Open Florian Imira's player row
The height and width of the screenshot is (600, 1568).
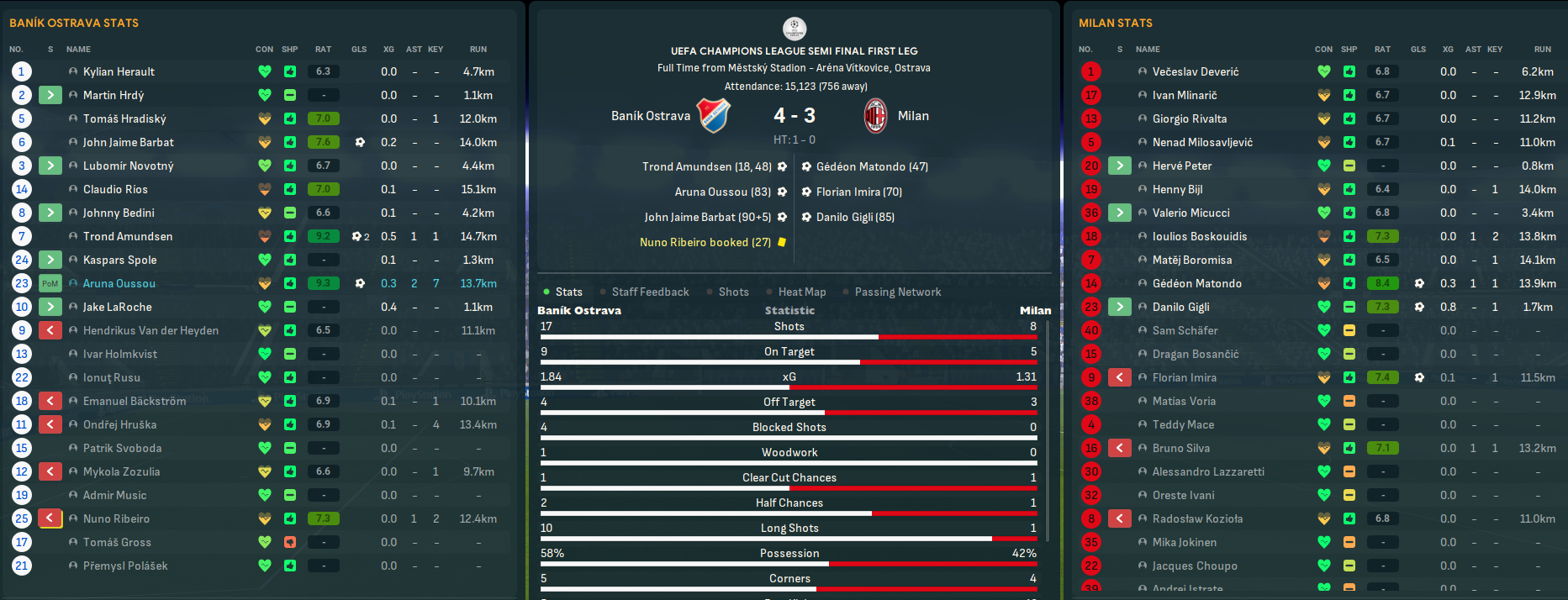(x=1184, y=377)
